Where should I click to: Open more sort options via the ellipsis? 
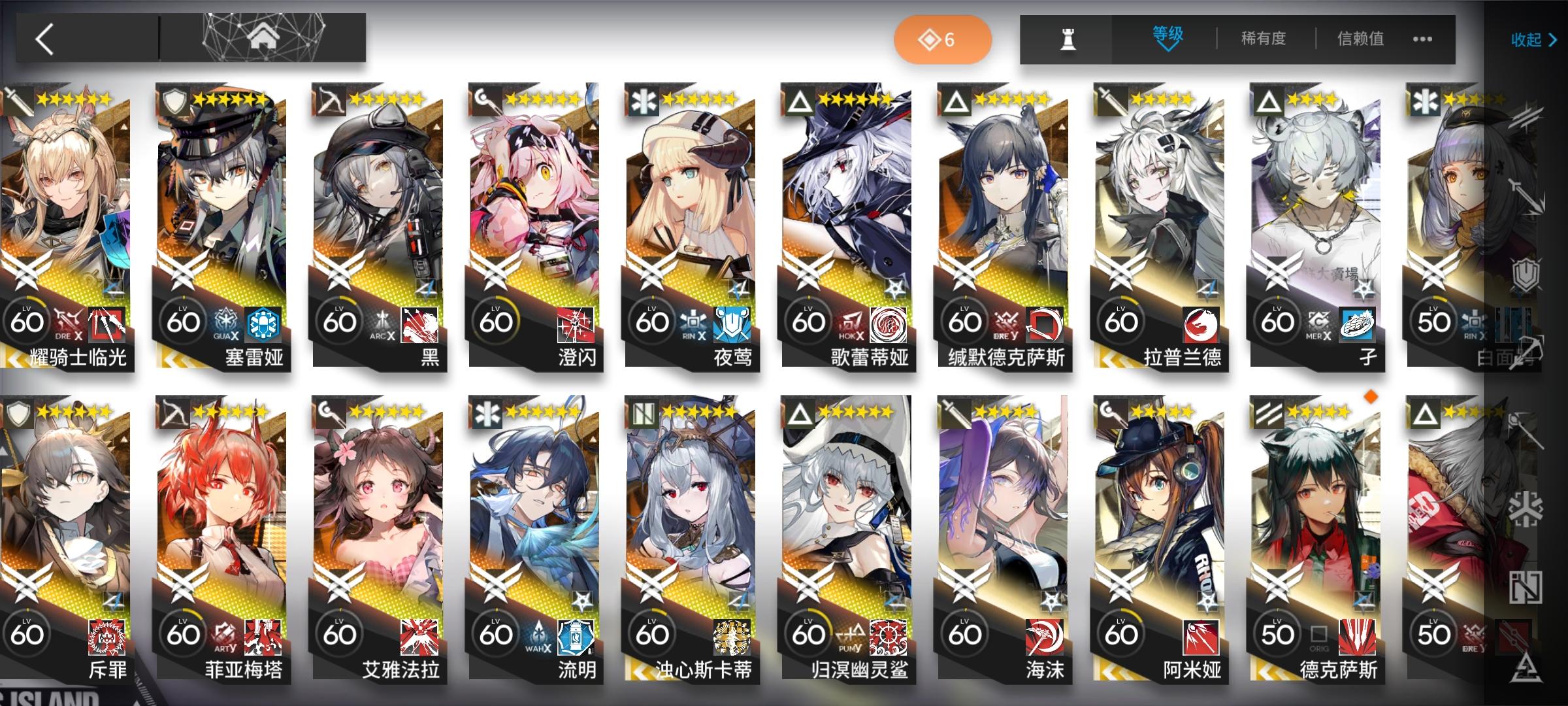1424,39
